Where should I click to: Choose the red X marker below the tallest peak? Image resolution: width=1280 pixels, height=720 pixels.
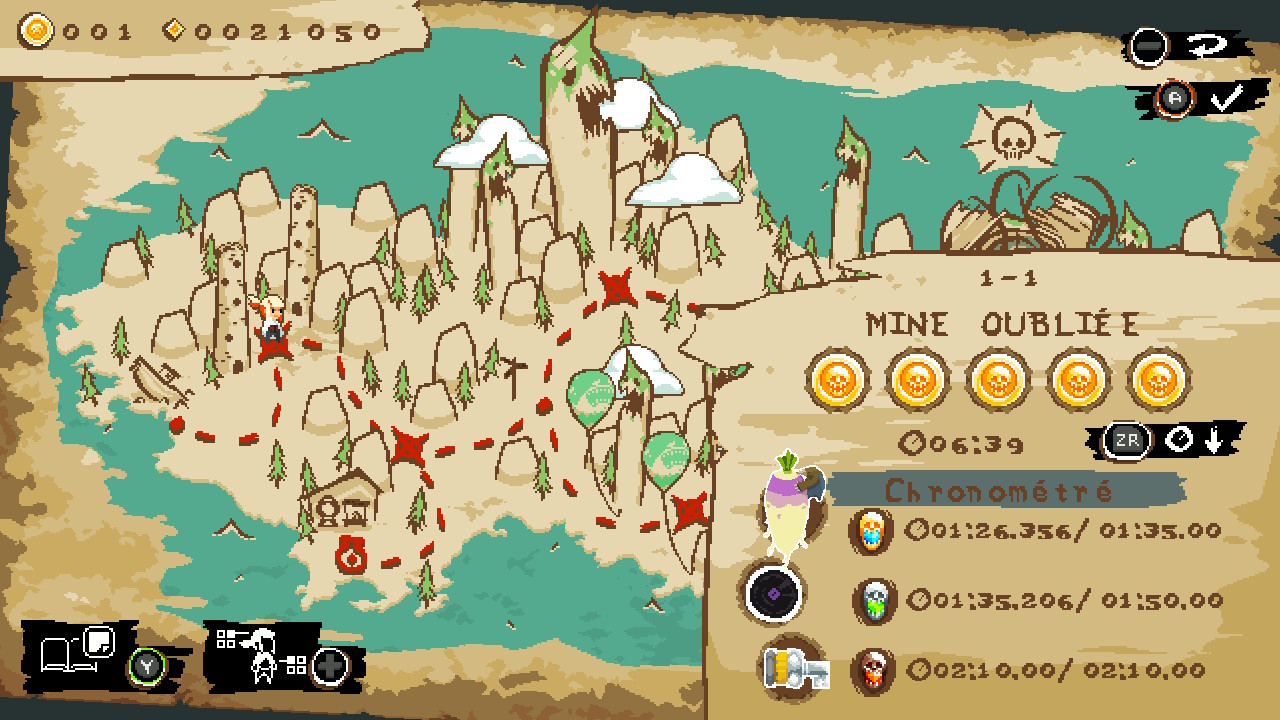tap(617, 289)
